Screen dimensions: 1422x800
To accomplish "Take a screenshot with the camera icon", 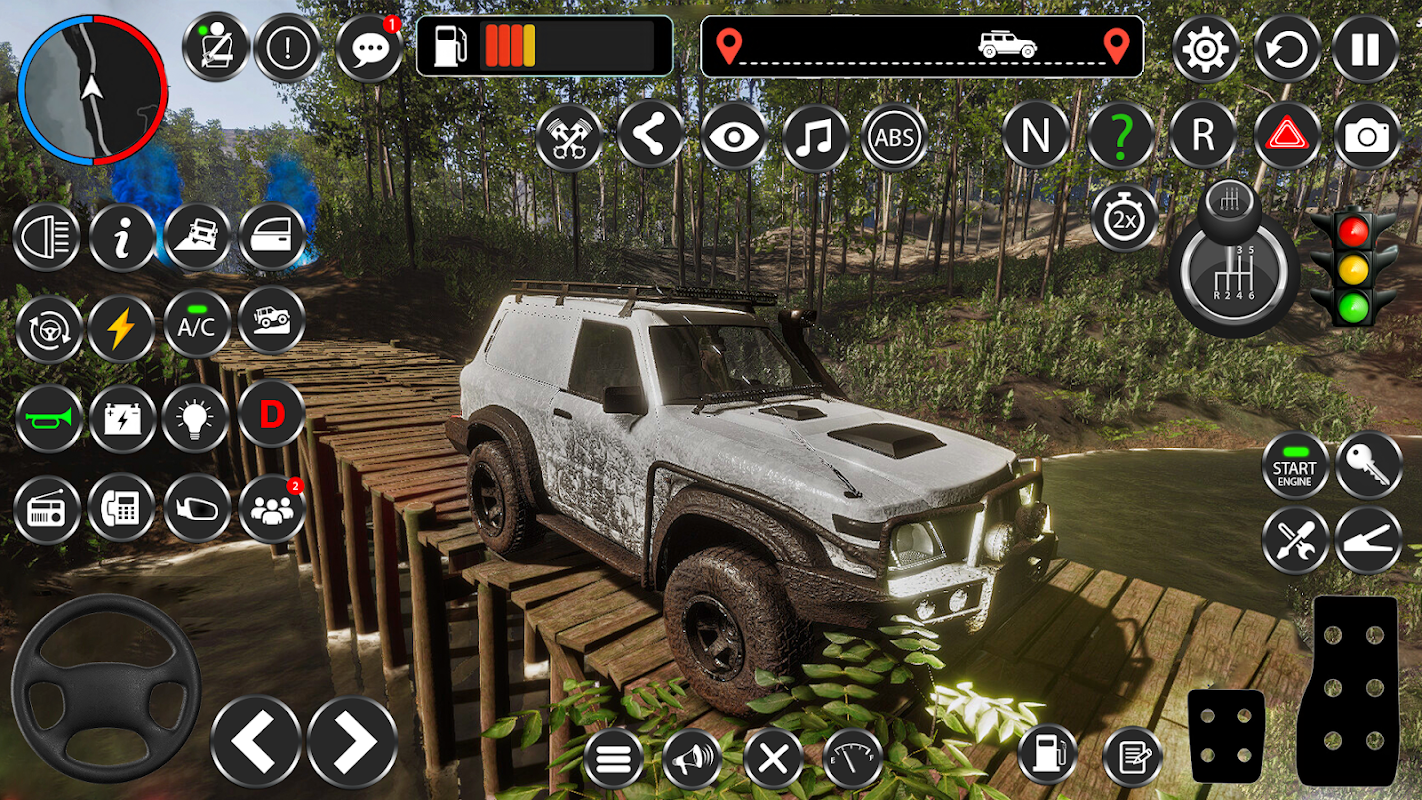I will [x=1366, y=136].
